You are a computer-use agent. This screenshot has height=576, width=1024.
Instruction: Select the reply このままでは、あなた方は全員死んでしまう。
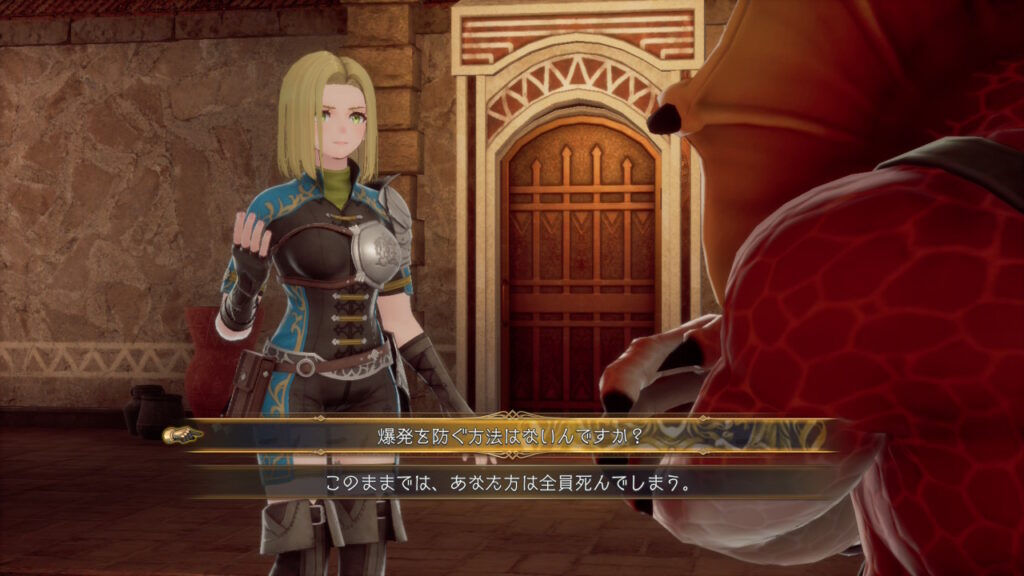click(x=510, y=482)
